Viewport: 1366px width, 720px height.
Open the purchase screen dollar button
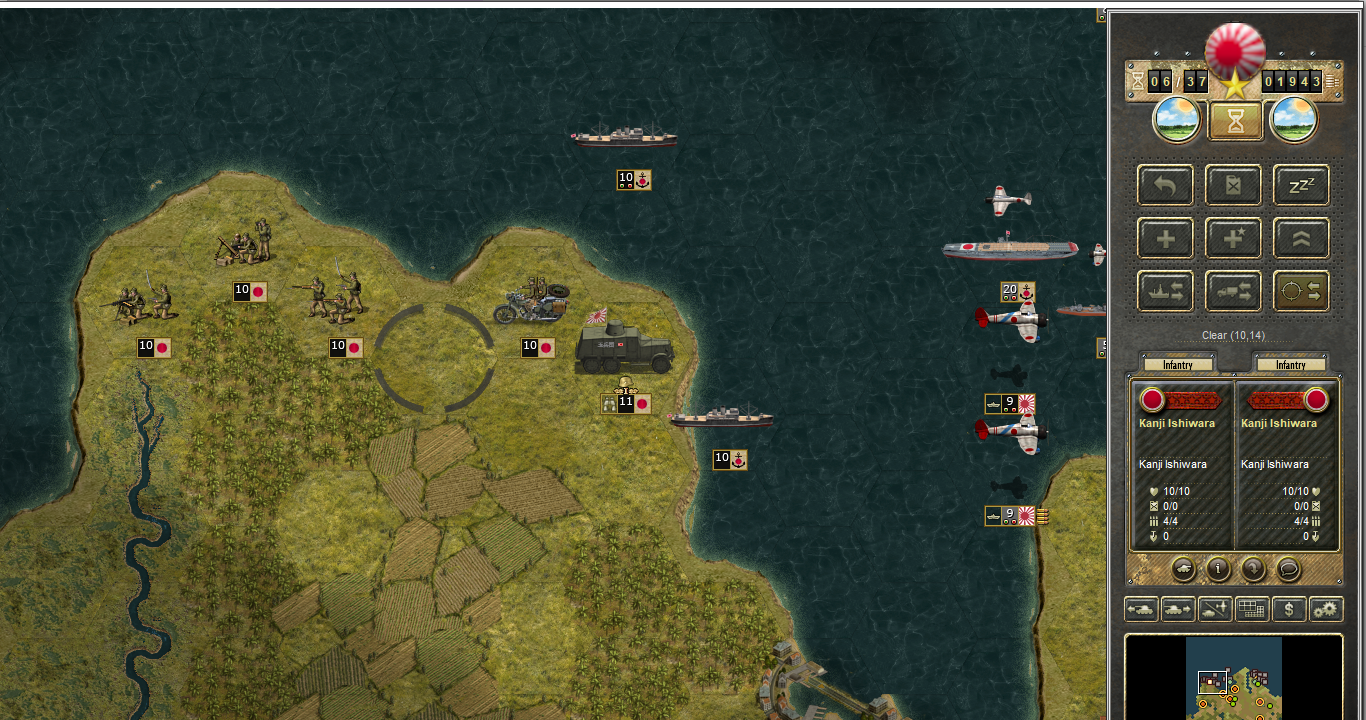(x=1289, y=608)
